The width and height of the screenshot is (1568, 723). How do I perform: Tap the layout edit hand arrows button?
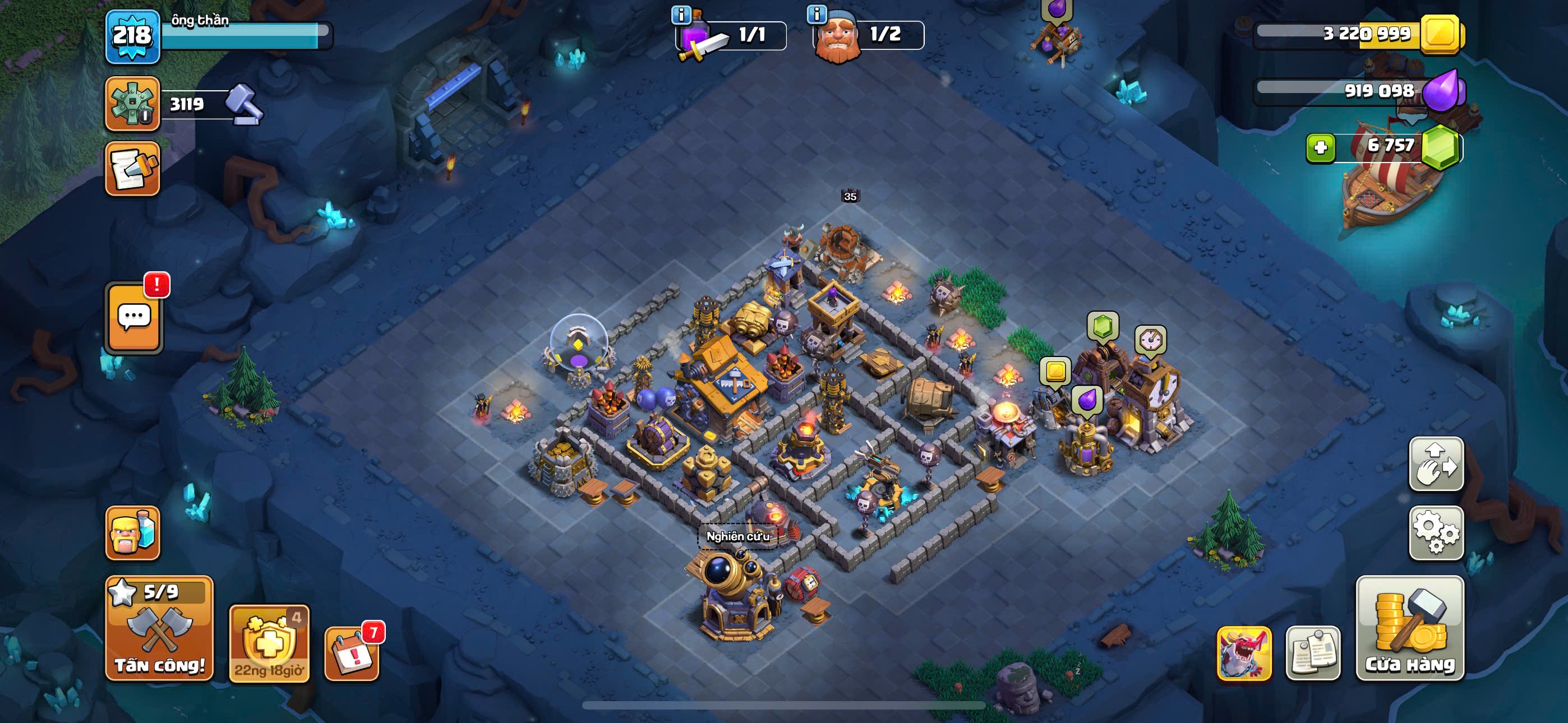1436,465
